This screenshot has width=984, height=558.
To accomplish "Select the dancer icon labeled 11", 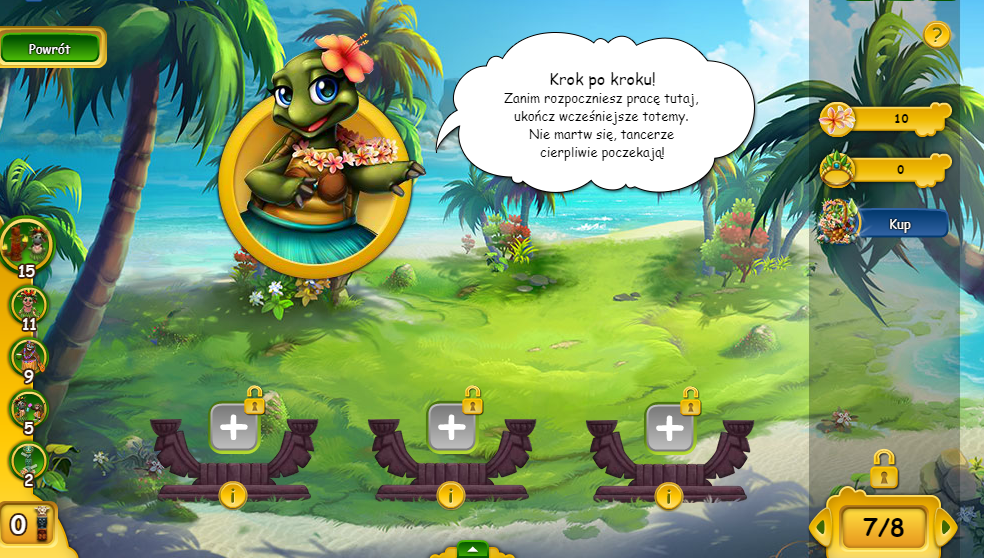I will click(x=27, y=304).
